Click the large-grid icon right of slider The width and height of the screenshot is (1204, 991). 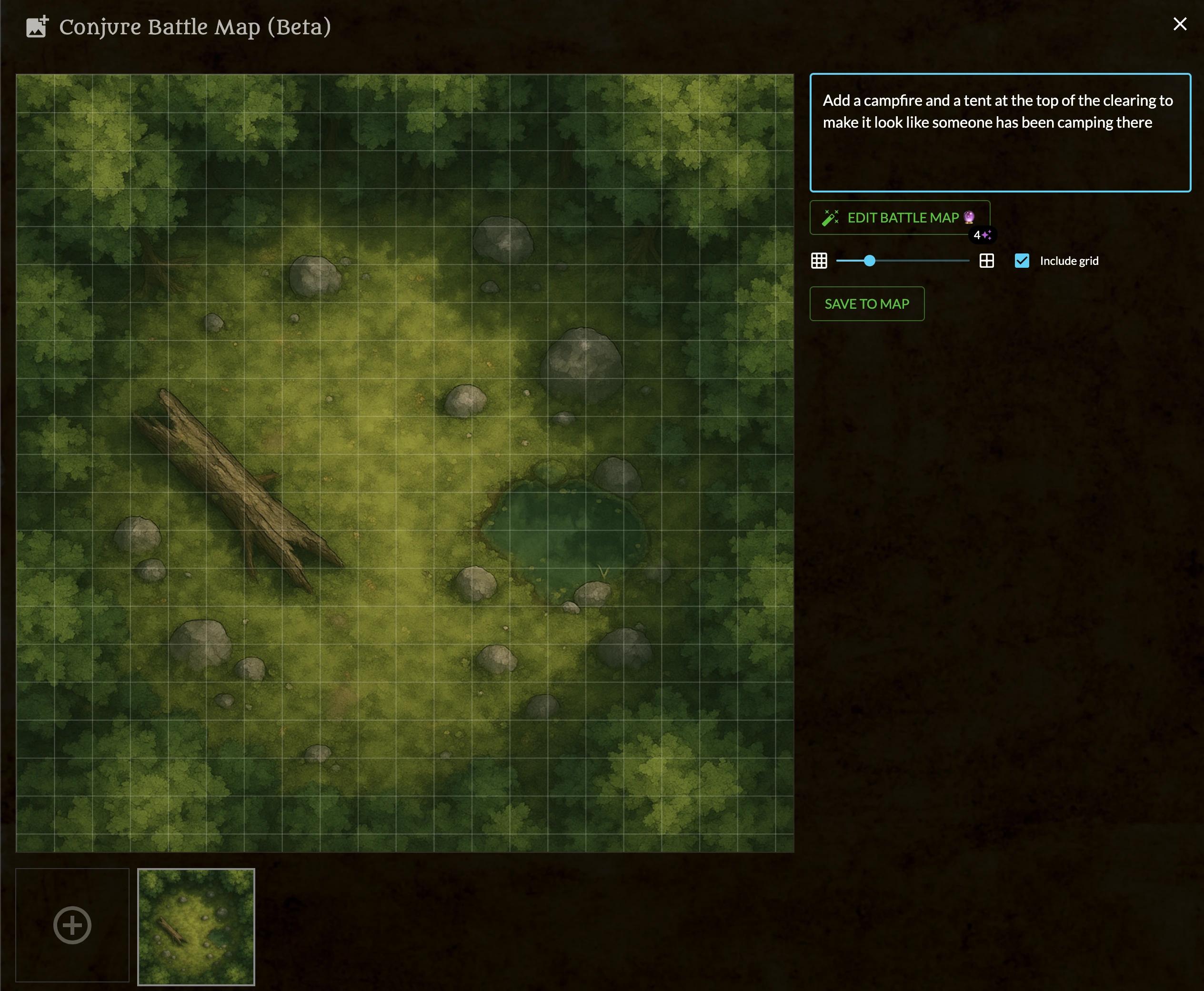(x=987, y=261)
